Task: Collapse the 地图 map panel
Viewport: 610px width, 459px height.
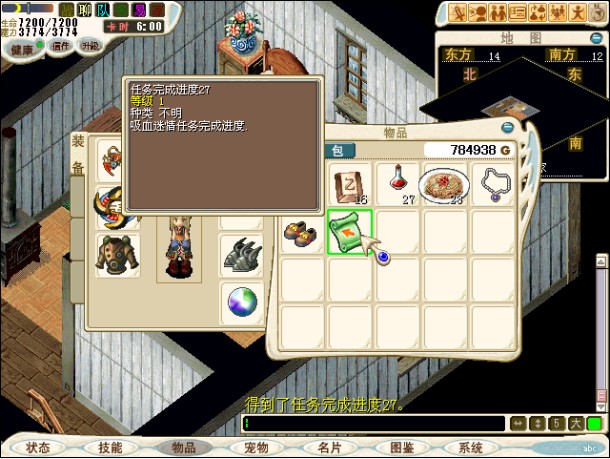Action: pyautogui.click(x=589, y=38)
